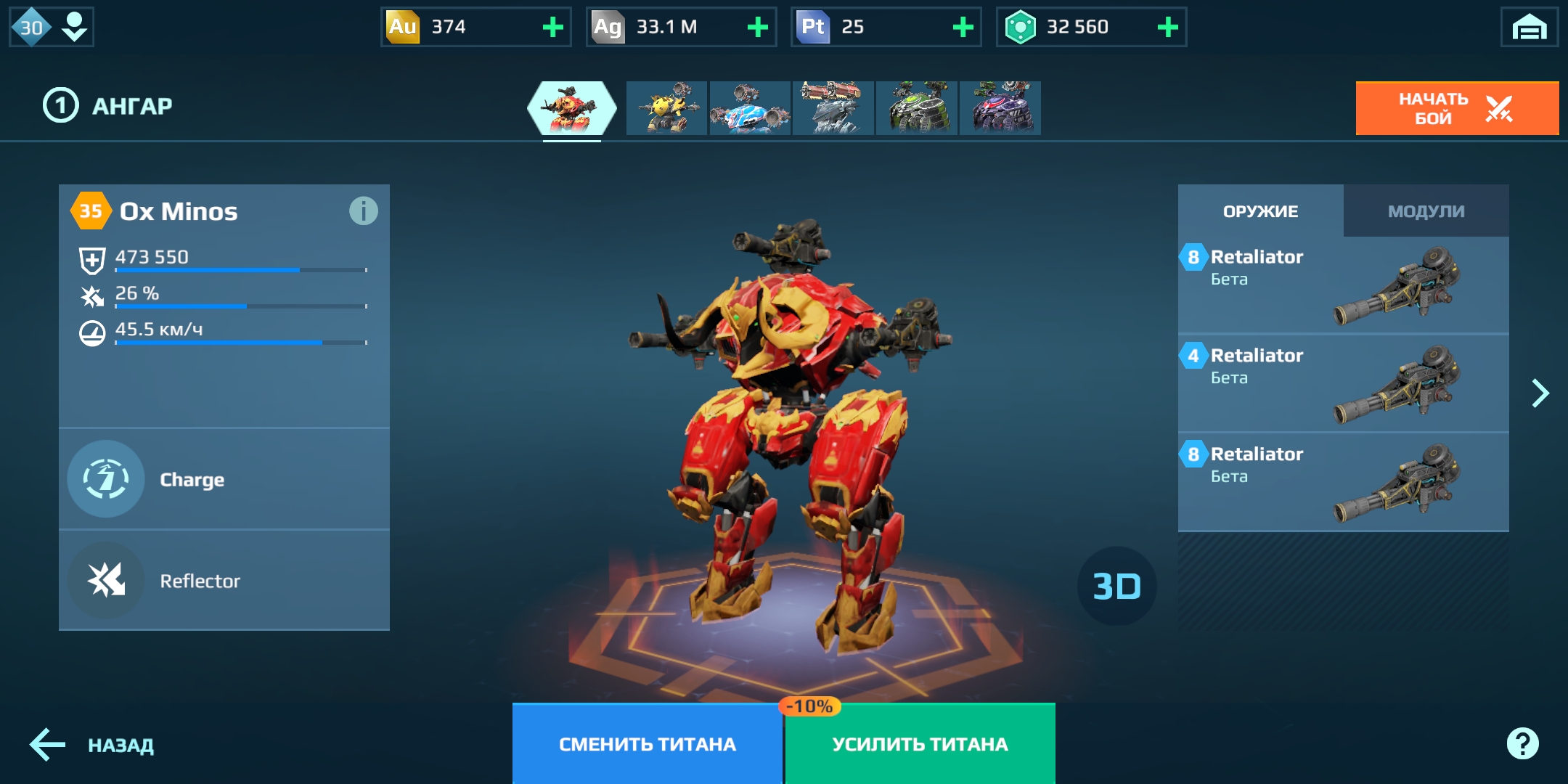Add silver with Ag plus button
The image size is (1568, 784).
pos(758,28)
